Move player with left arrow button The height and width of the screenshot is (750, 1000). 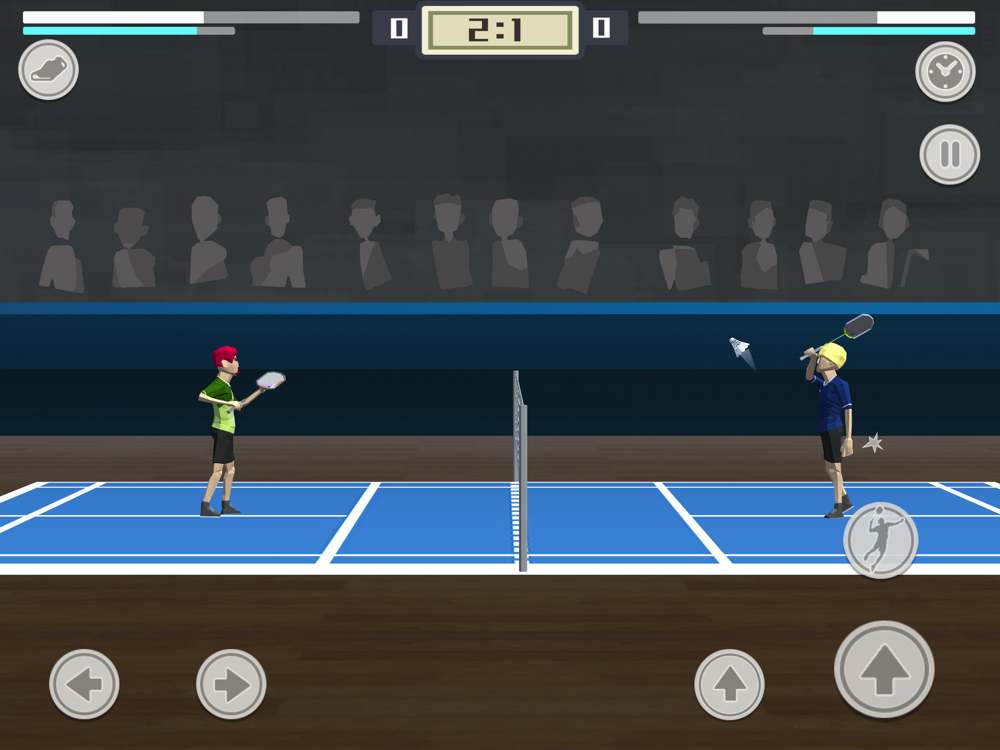(84, 684)
